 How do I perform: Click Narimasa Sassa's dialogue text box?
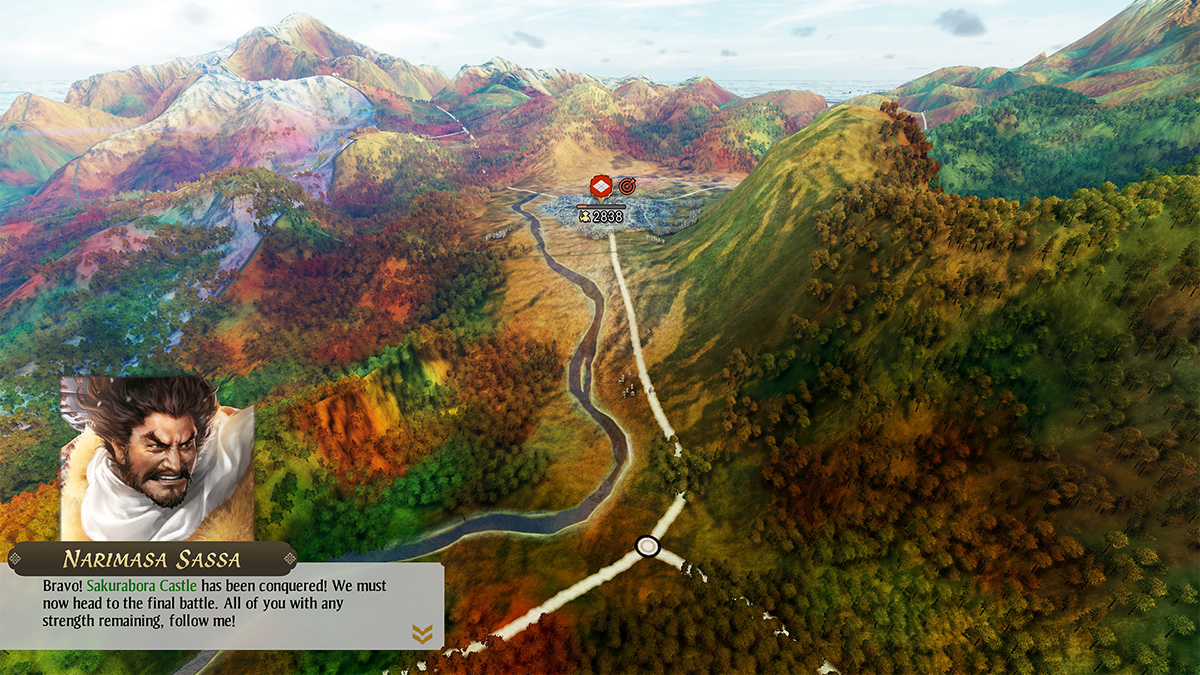(x=222, y=605)
